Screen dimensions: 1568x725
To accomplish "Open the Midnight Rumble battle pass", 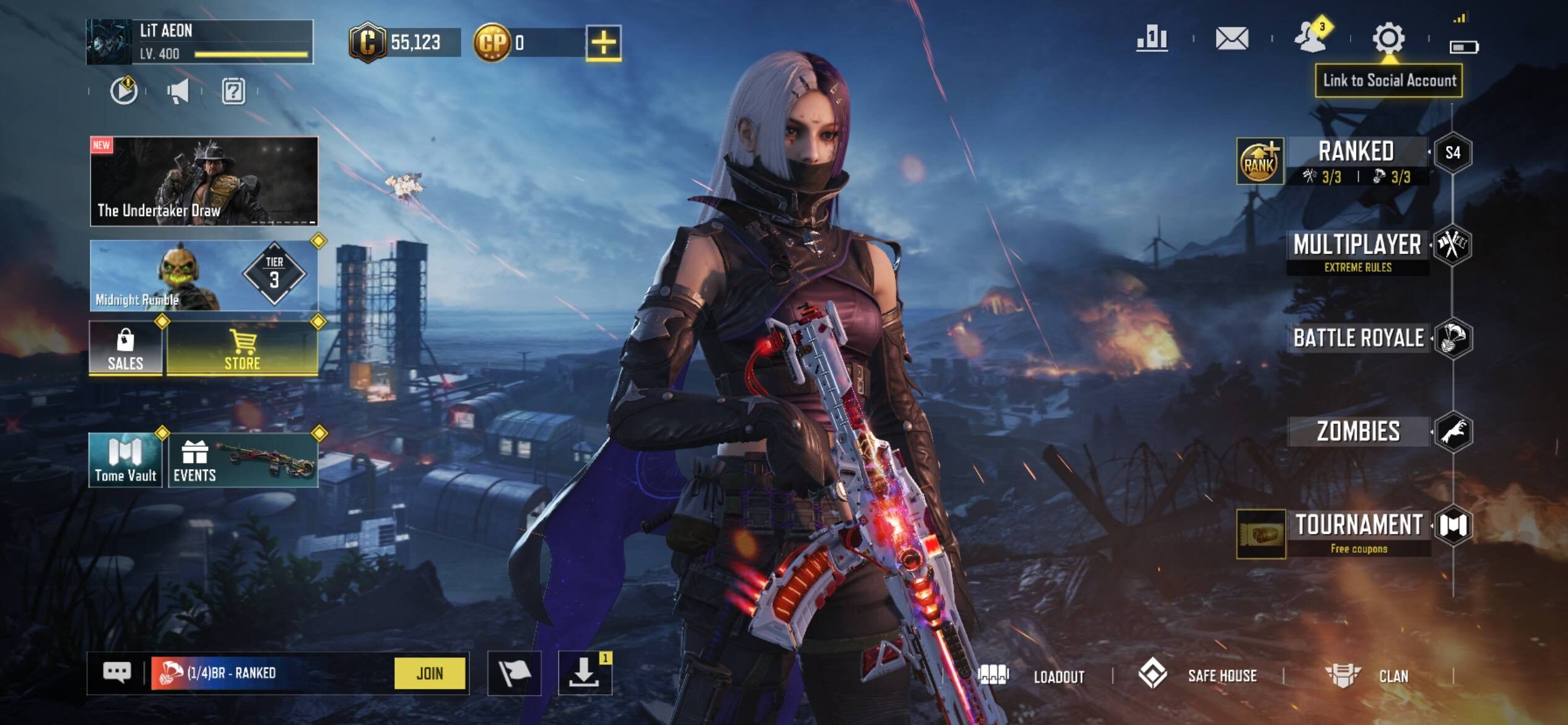I will pyautogui.click(x=204, y=276).
